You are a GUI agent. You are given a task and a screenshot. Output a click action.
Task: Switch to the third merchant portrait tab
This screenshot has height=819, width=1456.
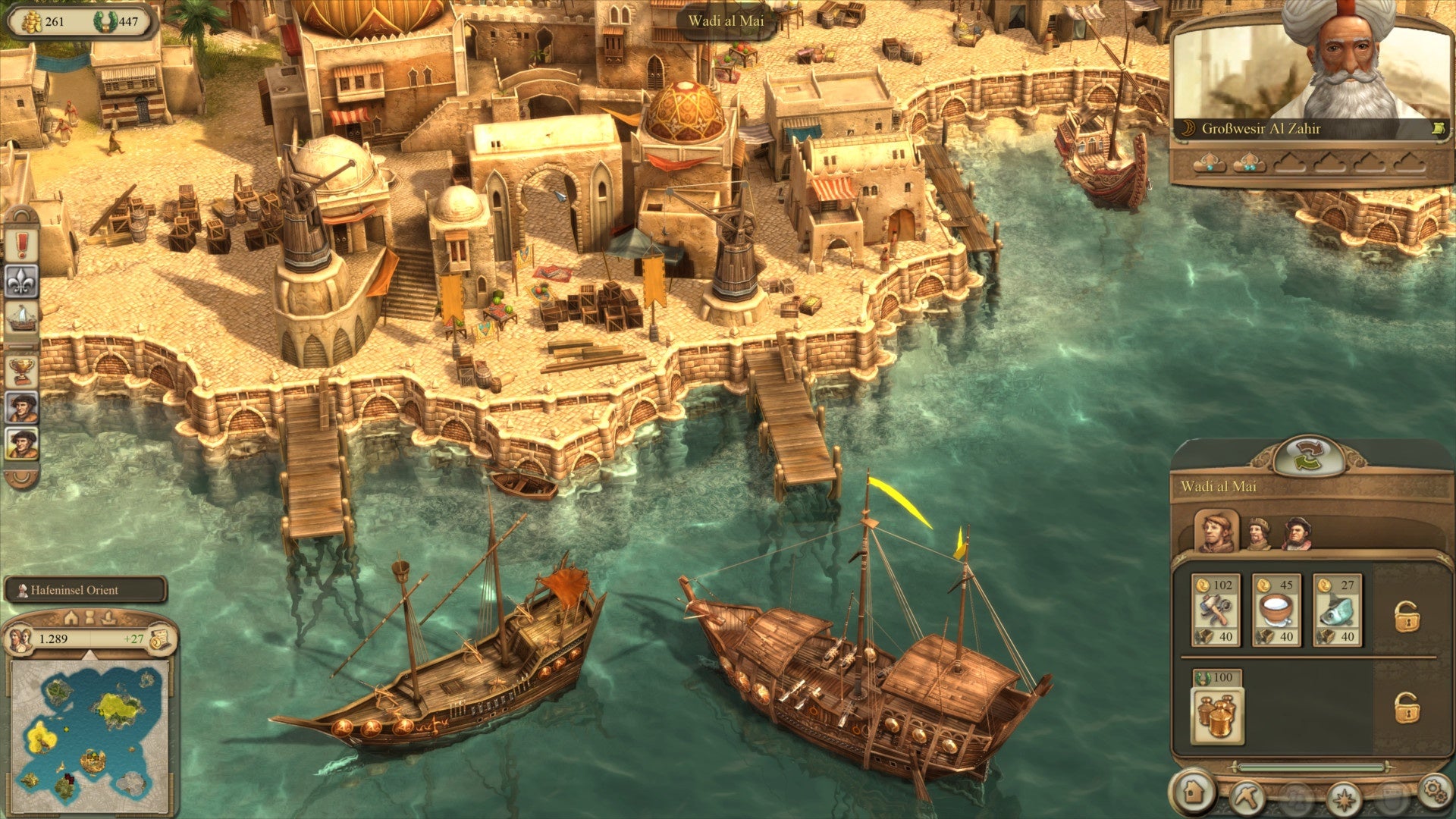tap(1297, 534)
